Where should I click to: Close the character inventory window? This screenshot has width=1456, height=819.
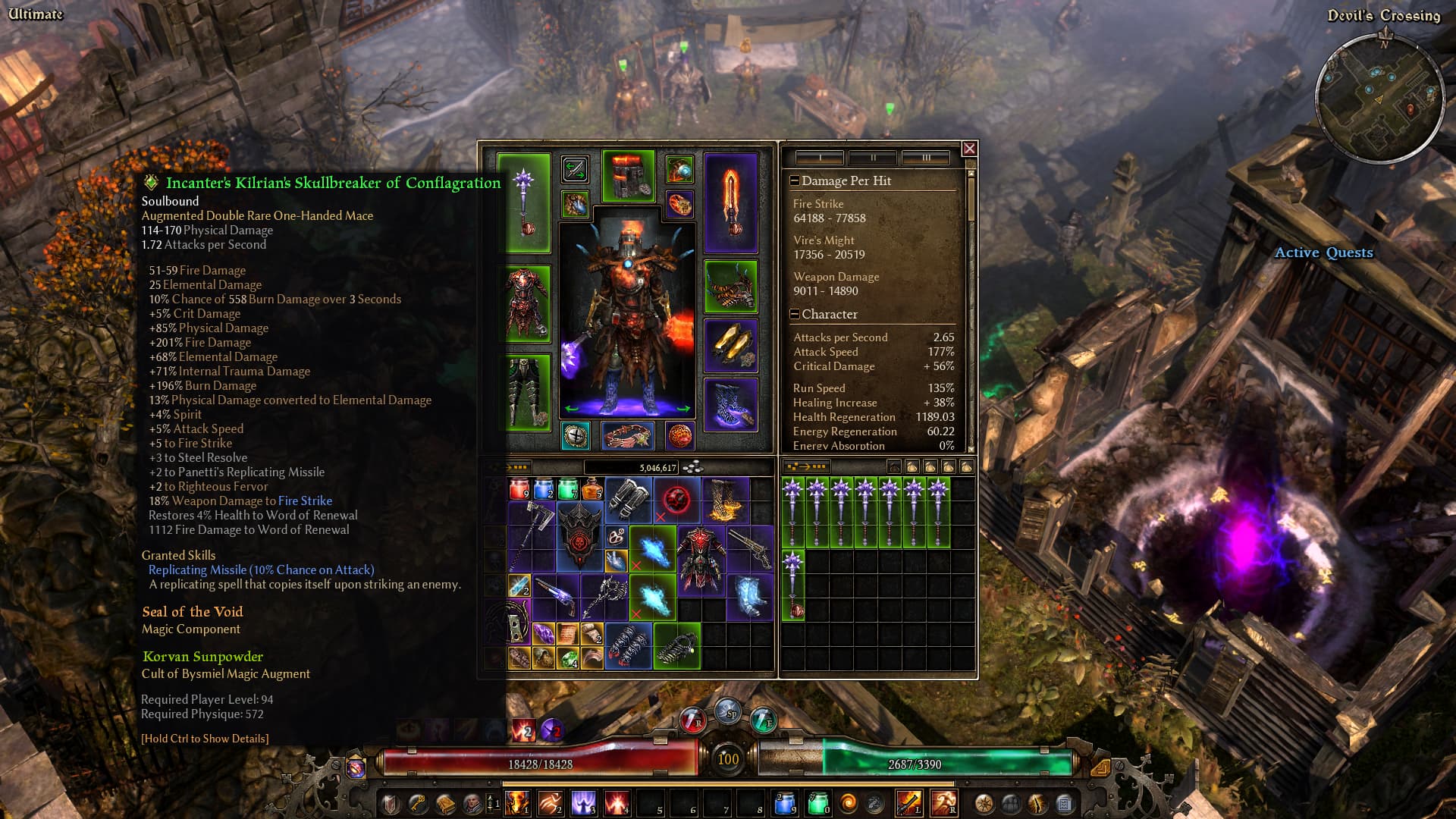pos(969,149)
